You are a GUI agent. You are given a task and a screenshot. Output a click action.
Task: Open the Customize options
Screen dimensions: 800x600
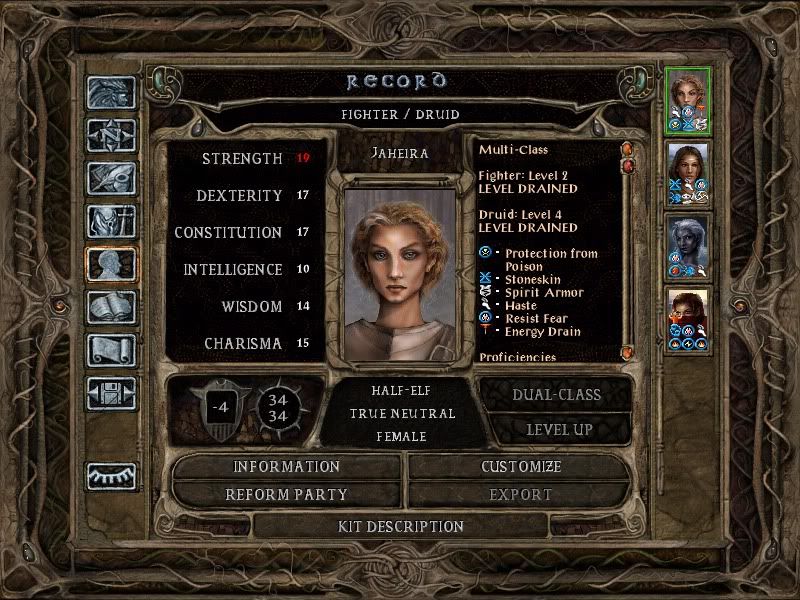tap(521, 467)
